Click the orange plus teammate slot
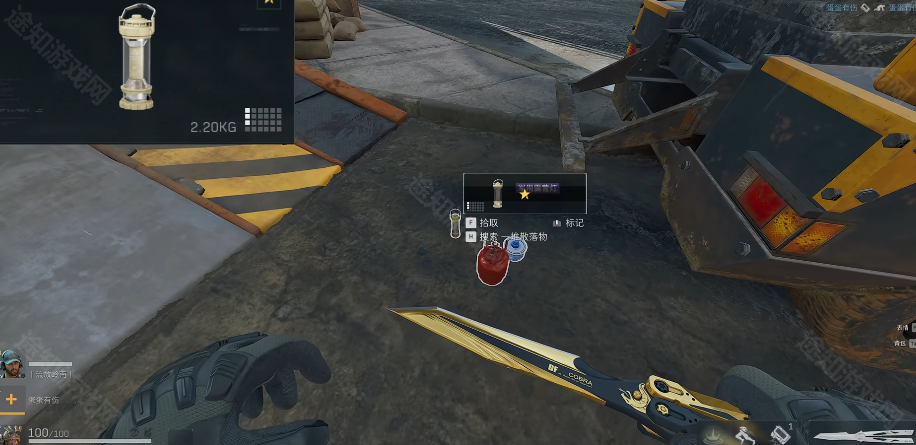 (x=12, y=399)
